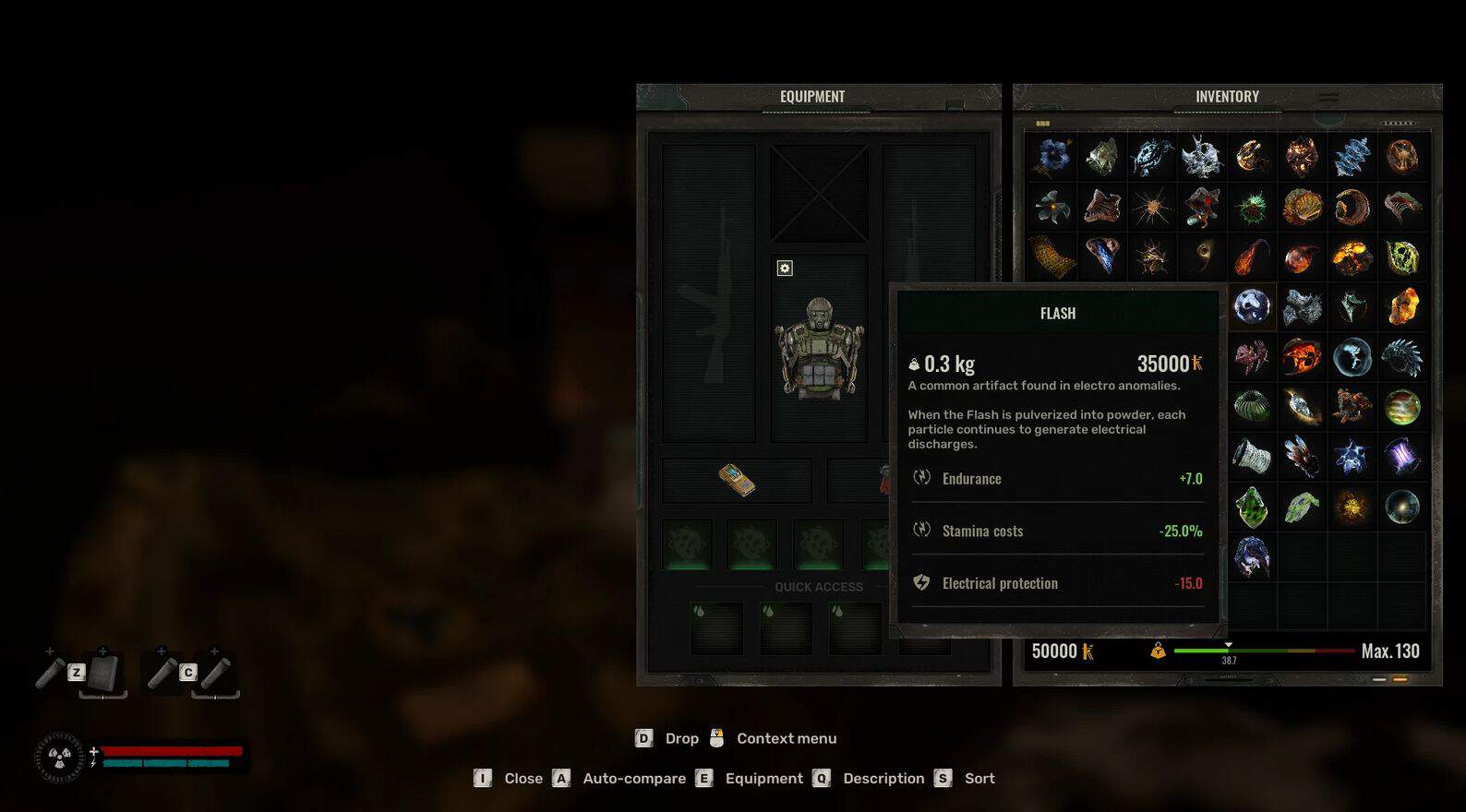This screenshot has height=812, width=1466.
Task: Select the last artifact in the bottom row
Action: pyautogui.click(x=1252, y=557)
